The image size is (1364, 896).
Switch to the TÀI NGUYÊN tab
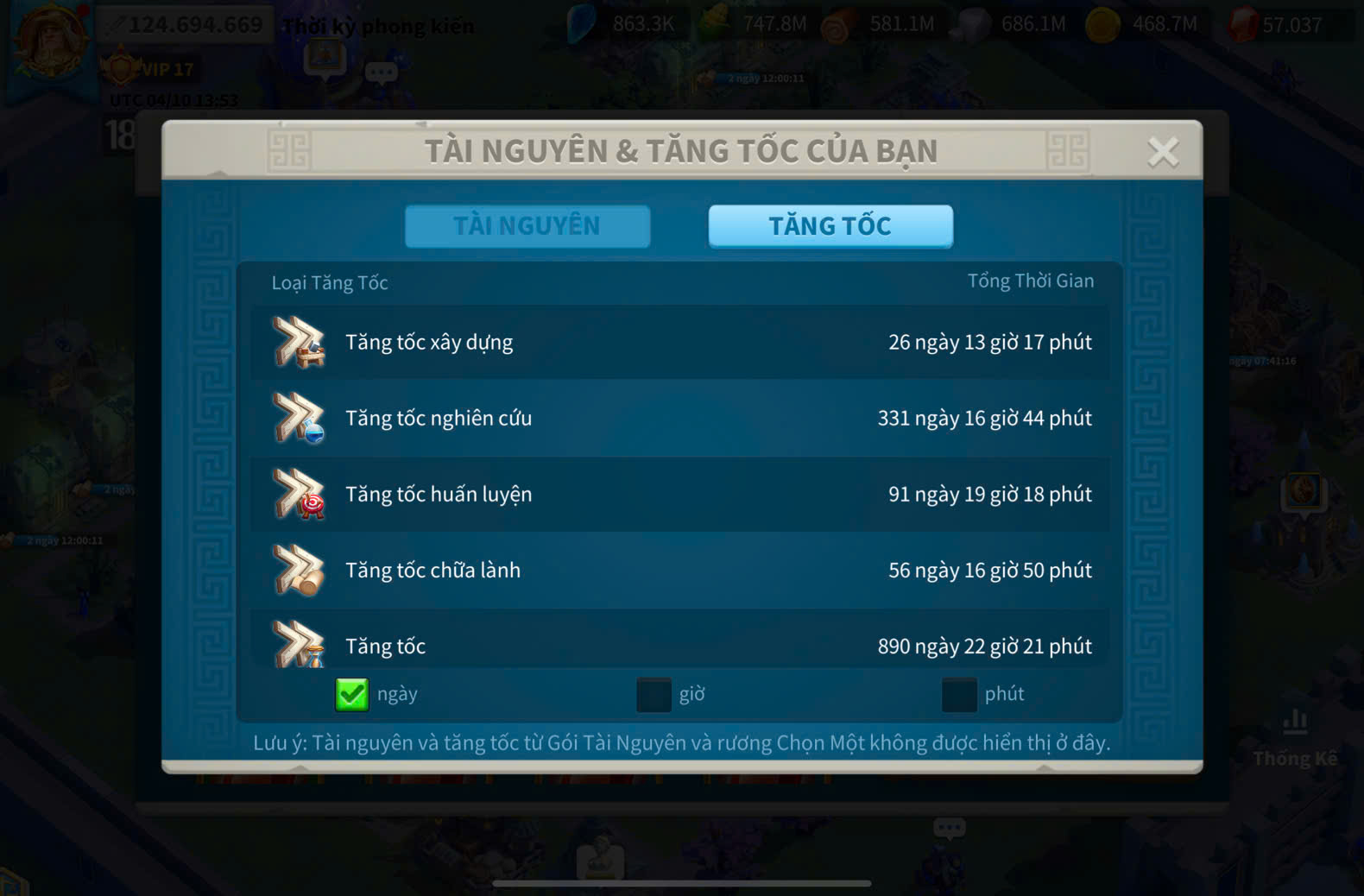527,226
